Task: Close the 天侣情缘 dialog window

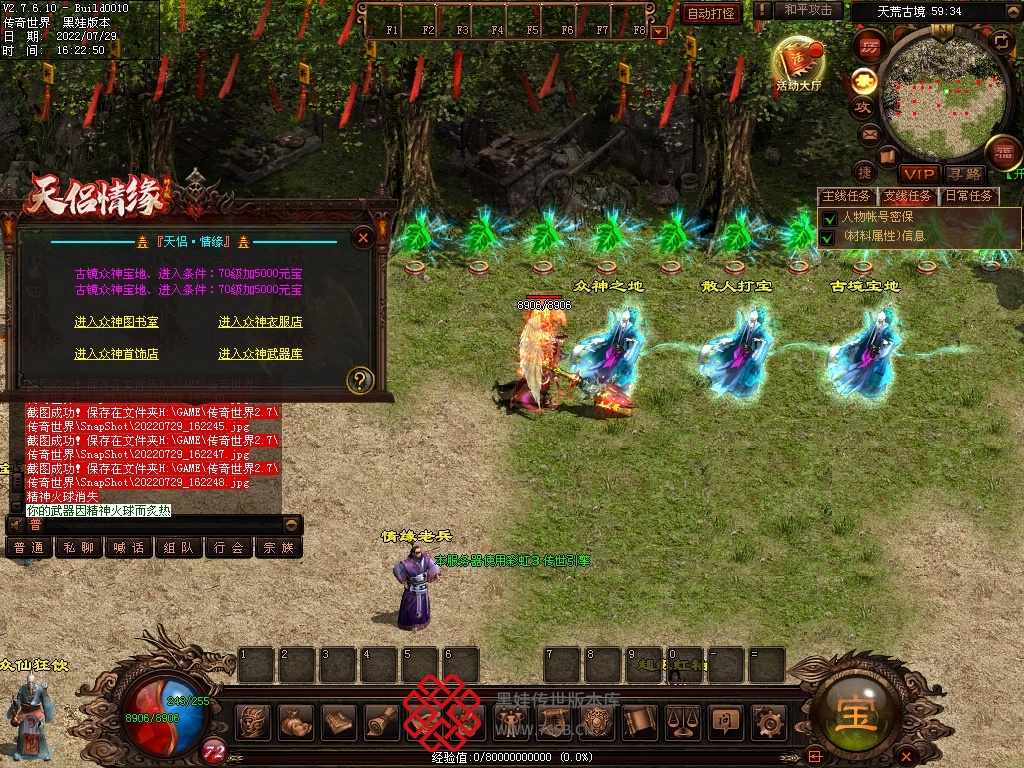Action: coord(364,237)
